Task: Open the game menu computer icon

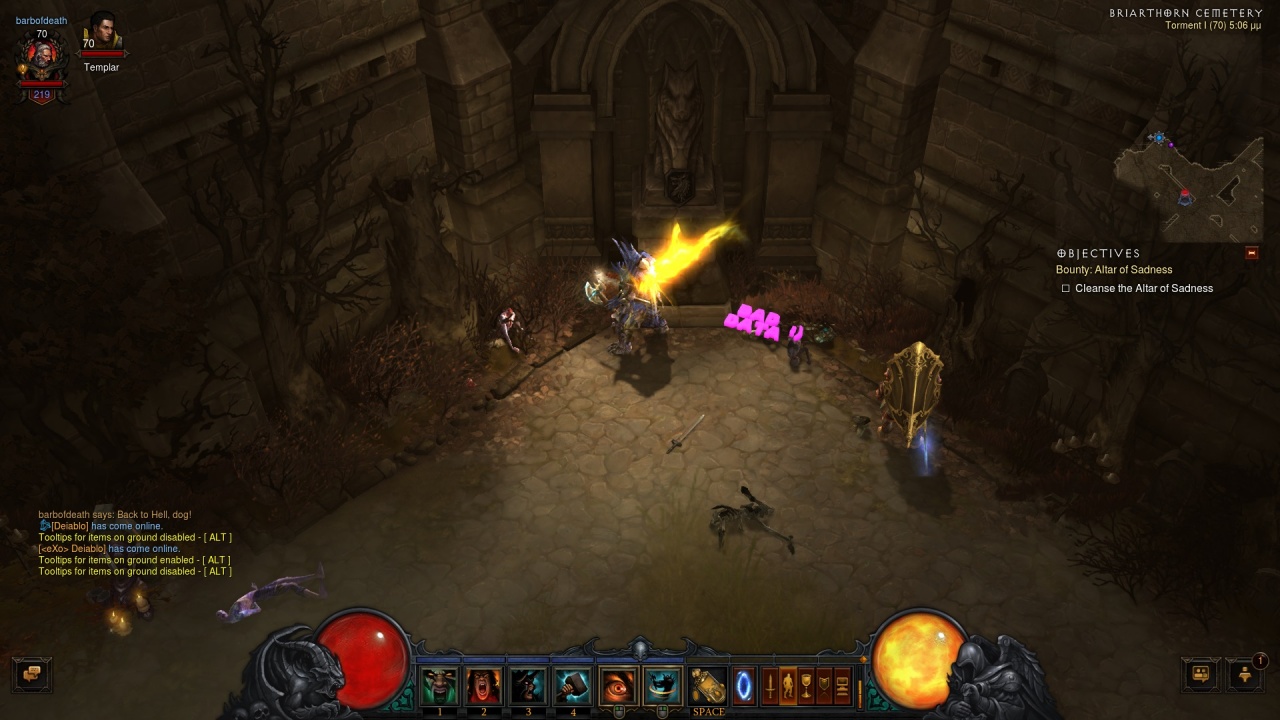Action: [842, 686]
